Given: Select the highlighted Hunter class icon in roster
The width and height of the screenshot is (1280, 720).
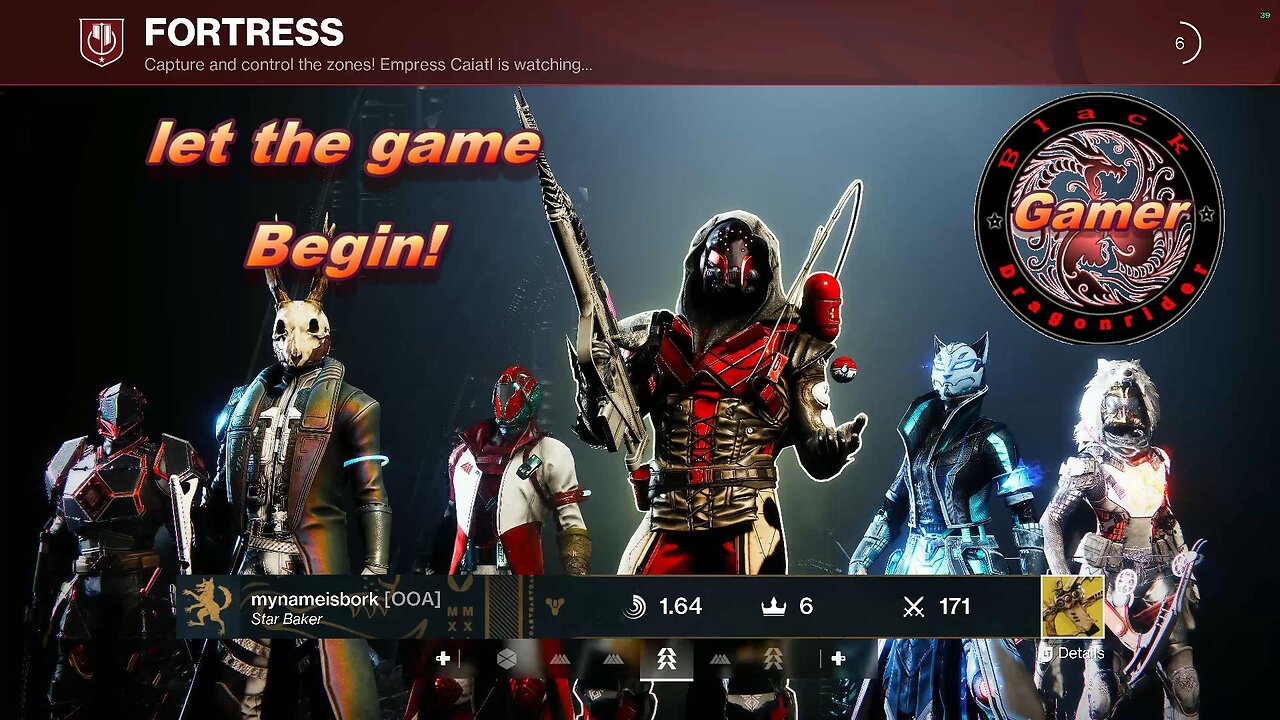Looking at the screenshot, I should click(x=667, y=660).
